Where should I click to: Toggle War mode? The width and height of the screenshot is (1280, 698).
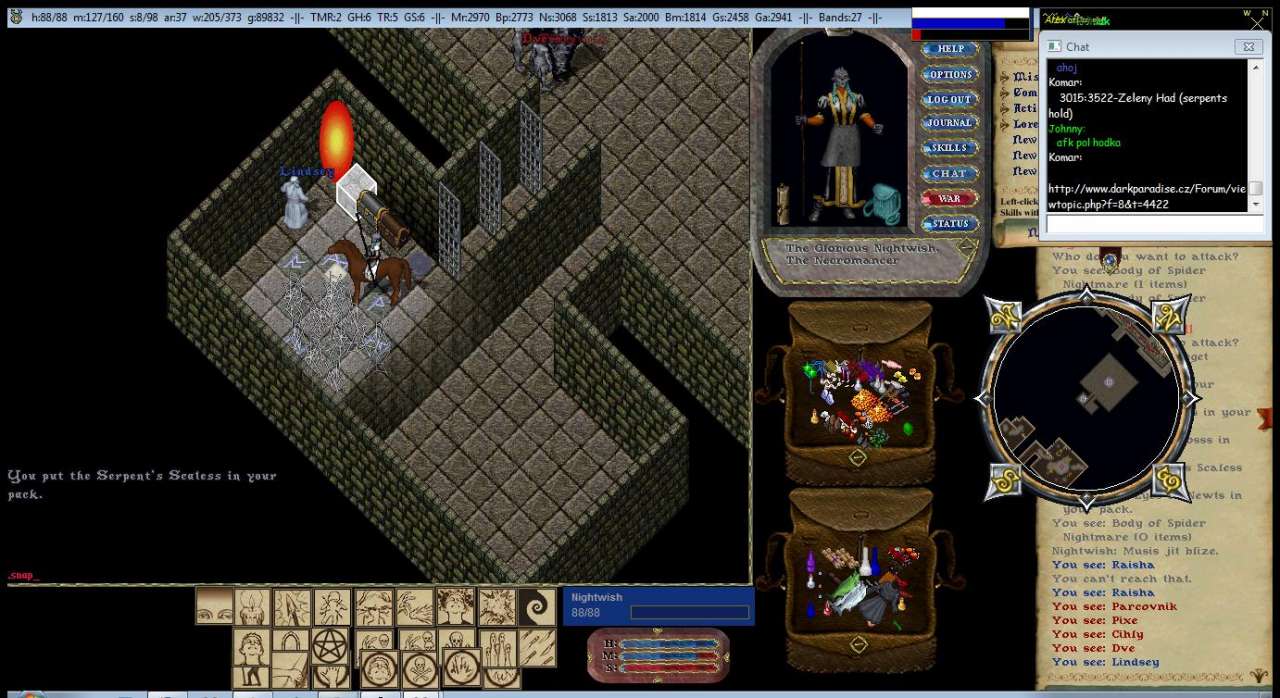(949, 198)
